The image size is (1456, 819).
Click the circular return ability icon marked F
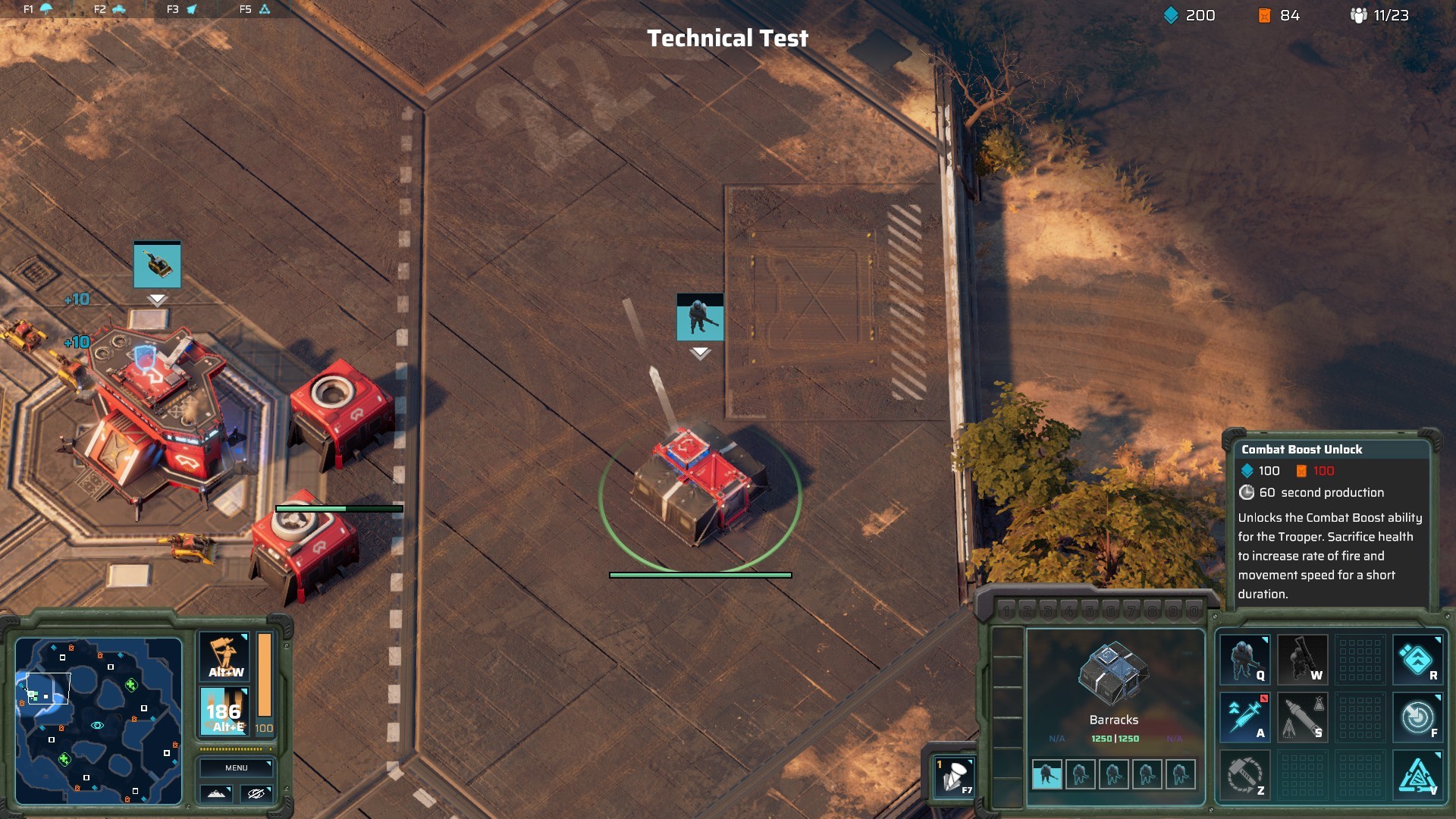point(1417,717)
